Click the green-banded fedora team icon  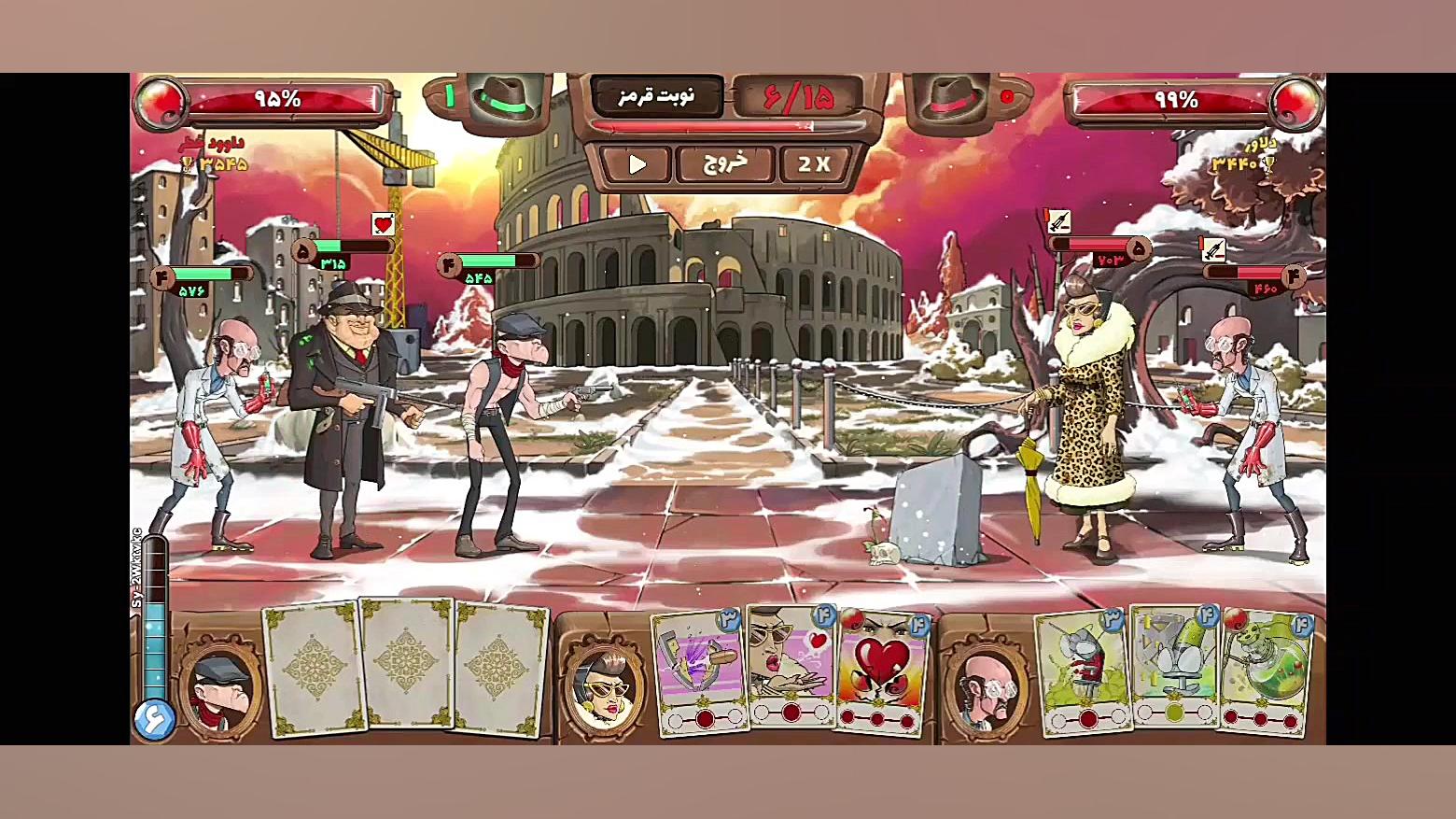(505, 97)
